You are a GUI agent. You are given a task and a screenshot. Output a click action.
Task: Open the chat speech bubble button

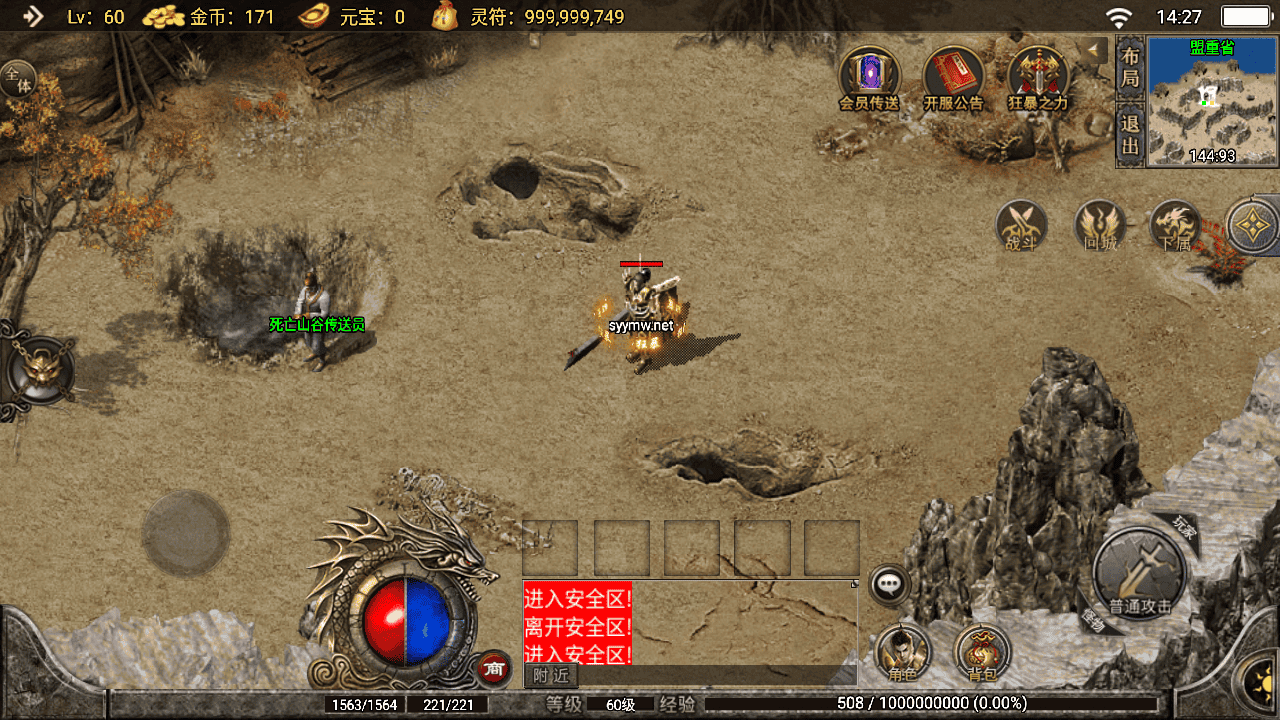888,585
